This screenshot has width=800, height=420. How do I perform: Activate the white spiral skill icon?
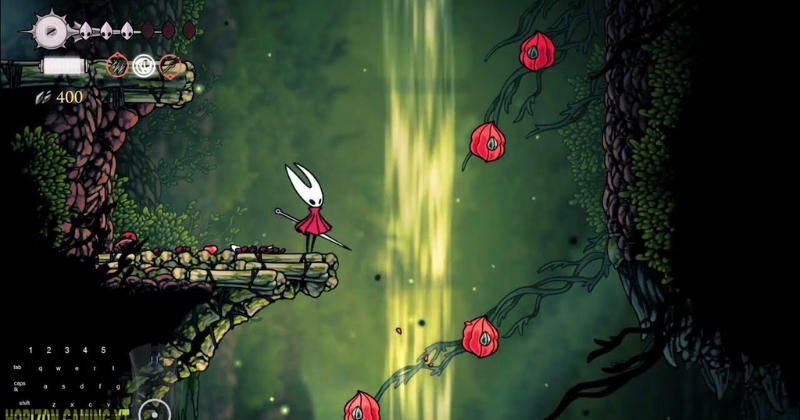click(144, 66)
